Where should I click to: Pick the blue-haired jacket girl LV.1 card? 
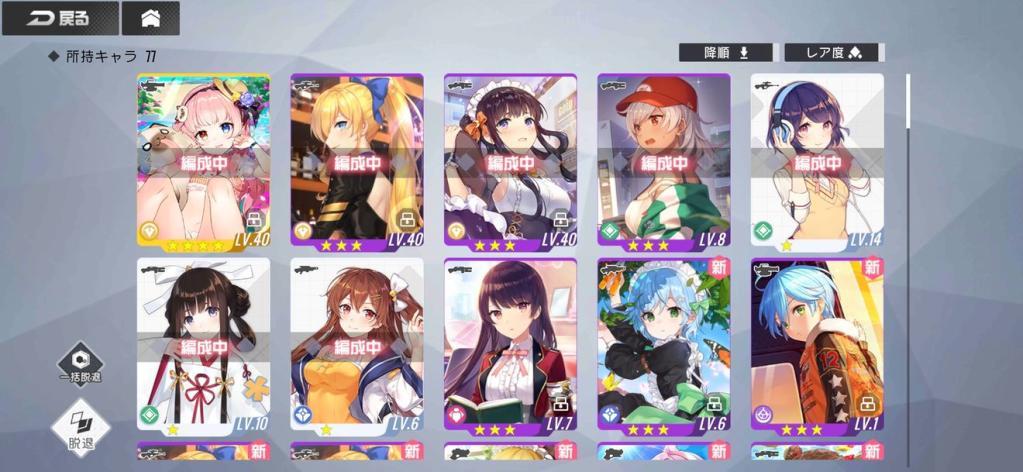[x=817, y=344]
